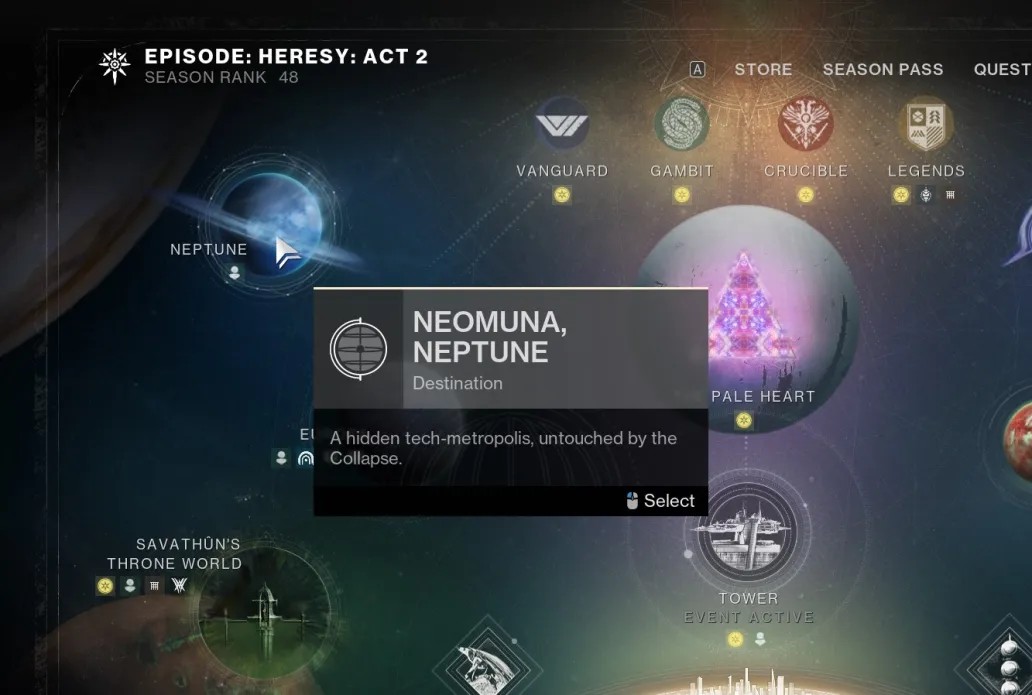Switch to the Season Pass tab
The height and width of the screenshot is (695, 1032).
click(882, 69)
